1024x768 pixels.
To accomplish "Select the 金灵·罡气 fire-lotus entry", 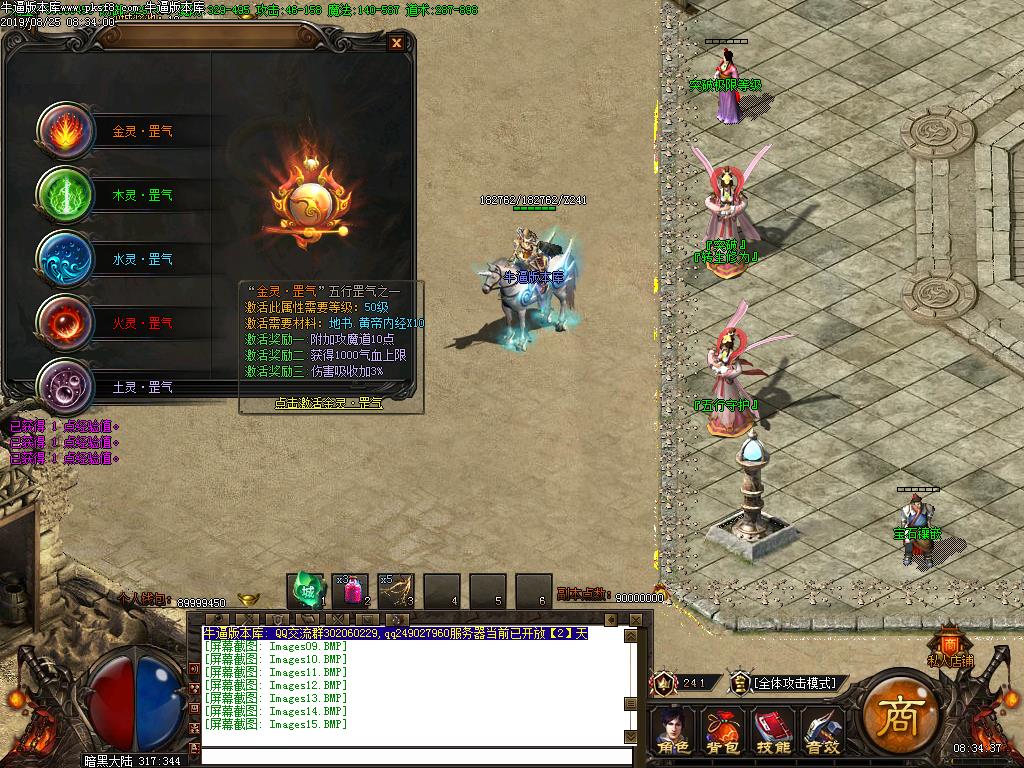I will [x=67, y=132].
